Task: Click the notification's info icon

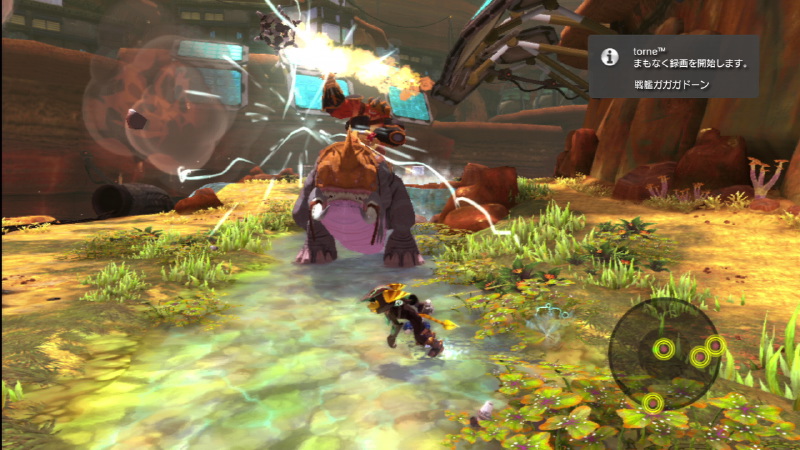Action: pos(607,57)
